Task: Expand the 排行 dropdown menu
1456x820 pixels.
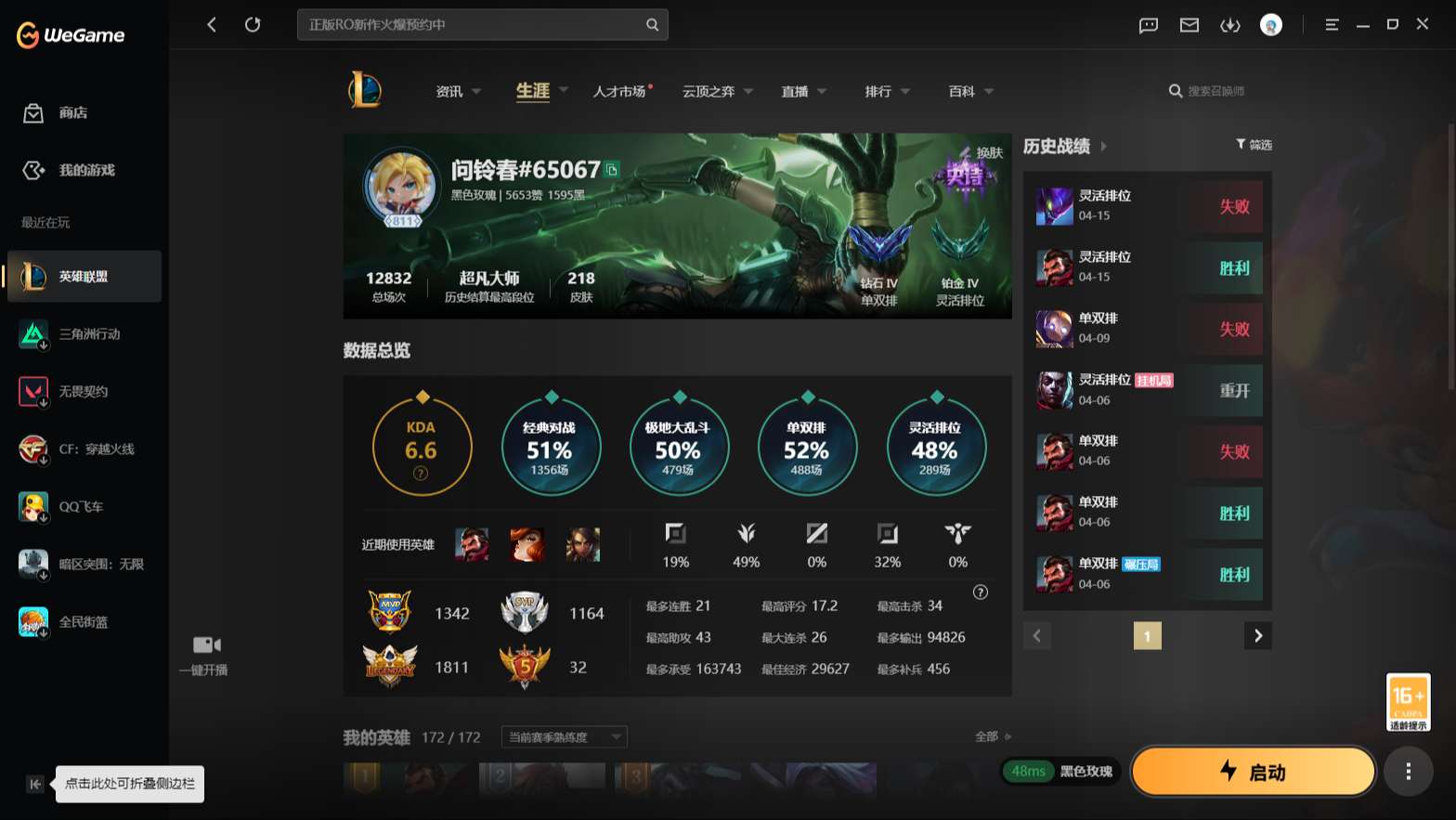Action: point(877,91)
